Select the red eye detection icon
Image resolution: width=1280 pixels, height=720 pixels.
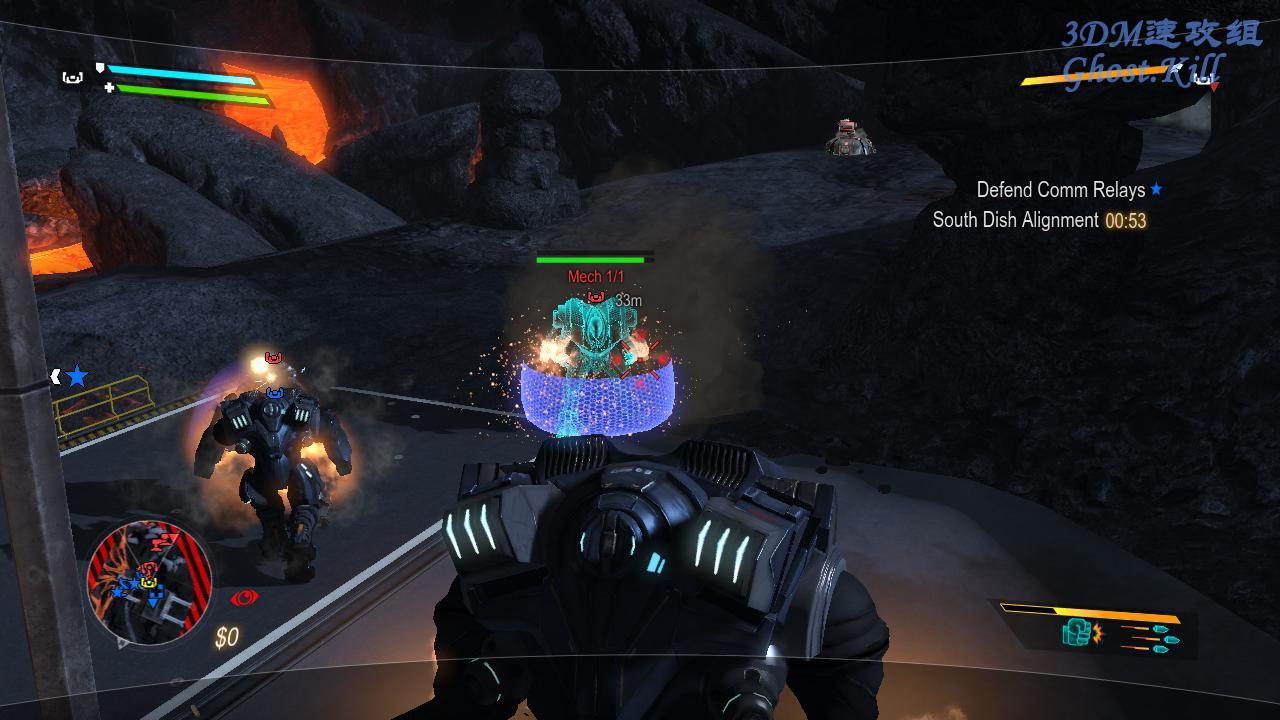click(x=242, y=598)
